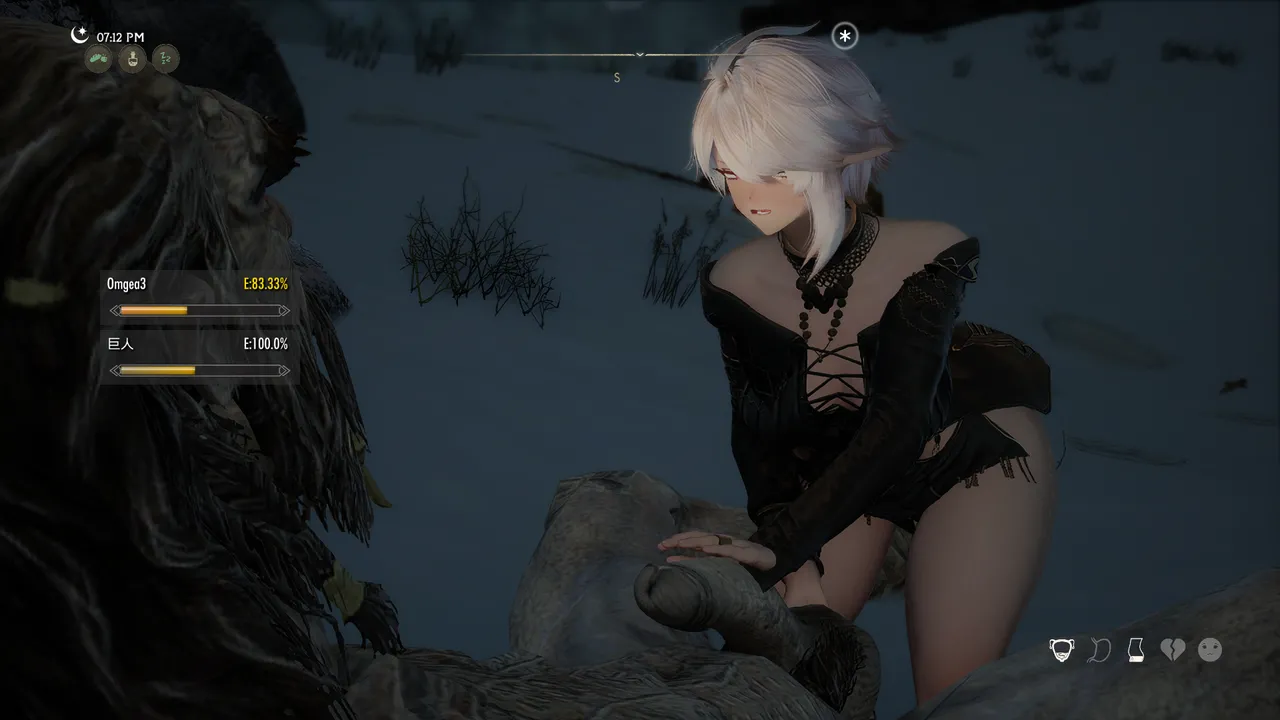Click the green bread food status icon
The image size is (1280, 720).
pos(98,60)
